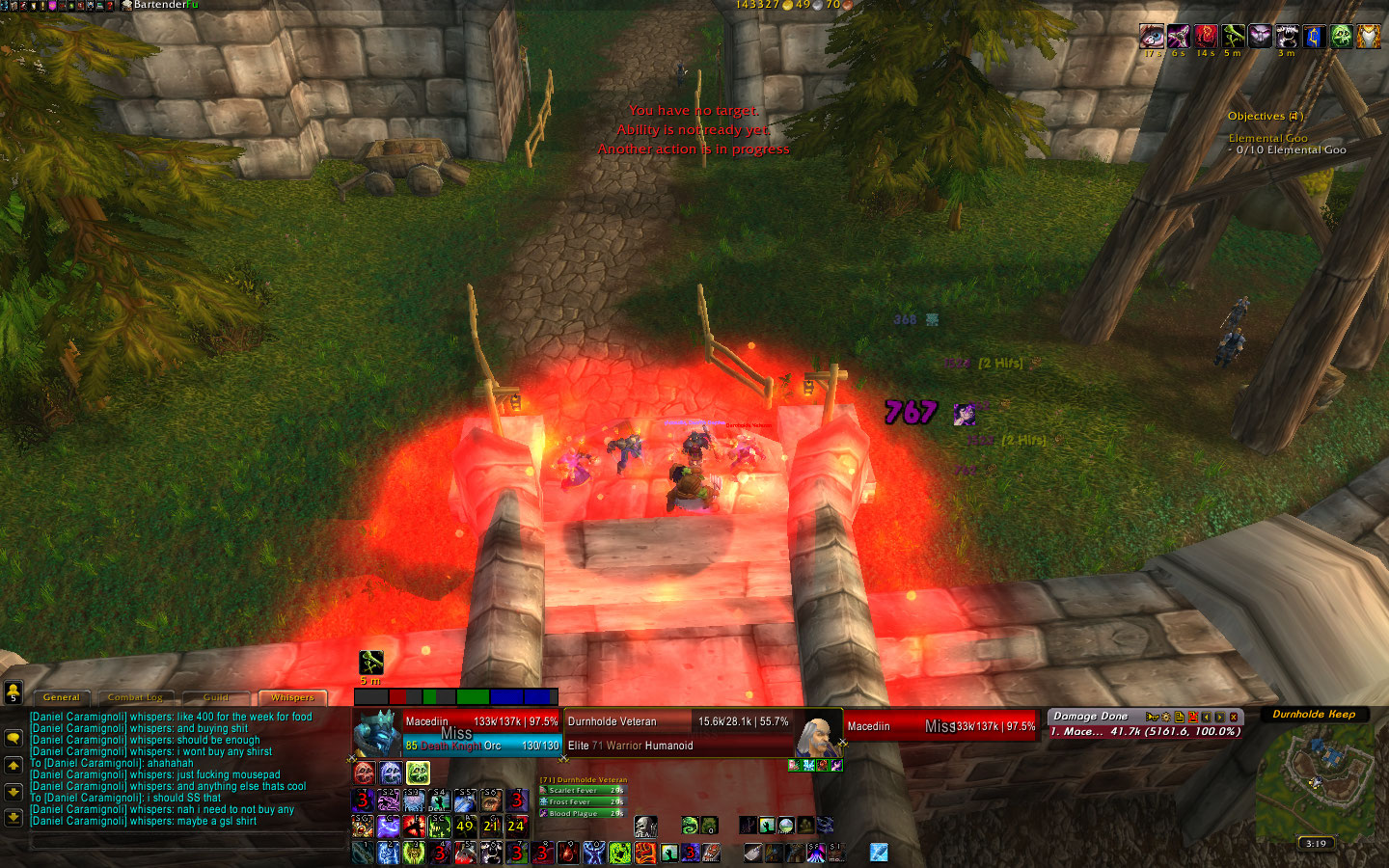Click the blue tabard banner buff icon
The image size is (1389, 868).
tap(1314, 37)
